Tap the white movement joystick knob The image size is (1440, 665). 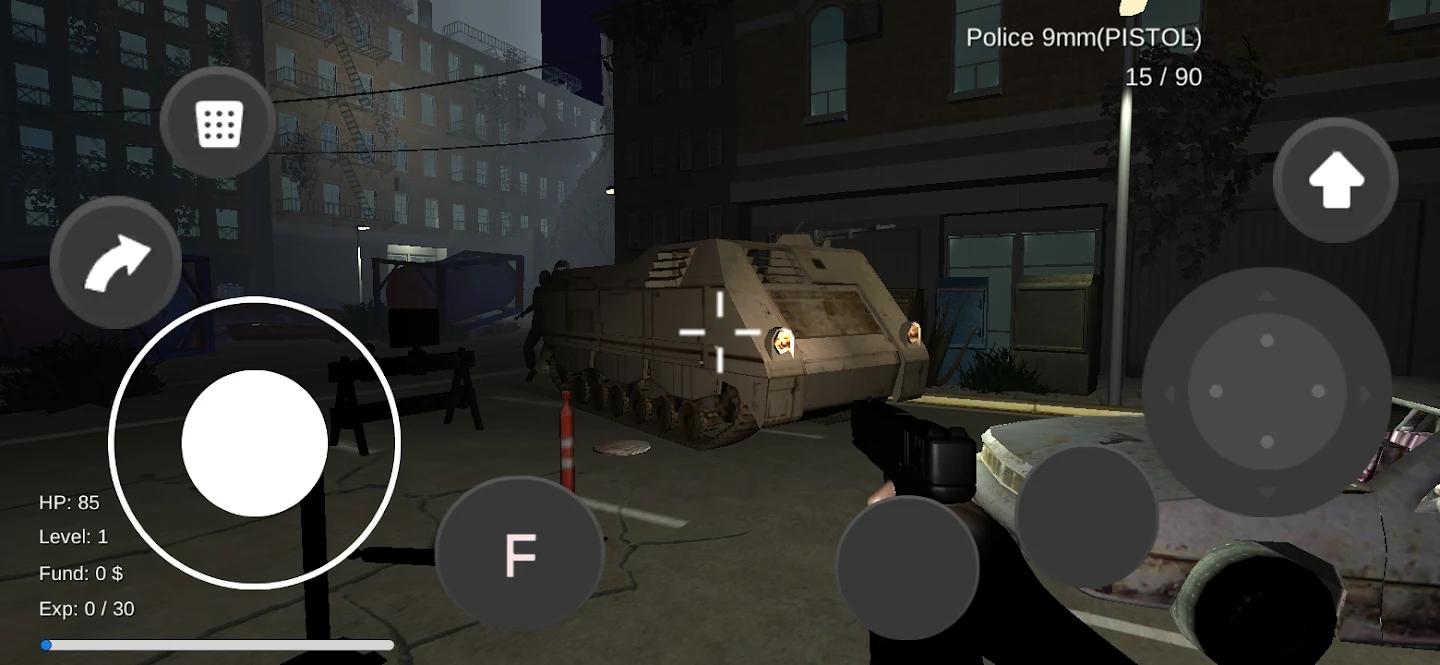254,443
